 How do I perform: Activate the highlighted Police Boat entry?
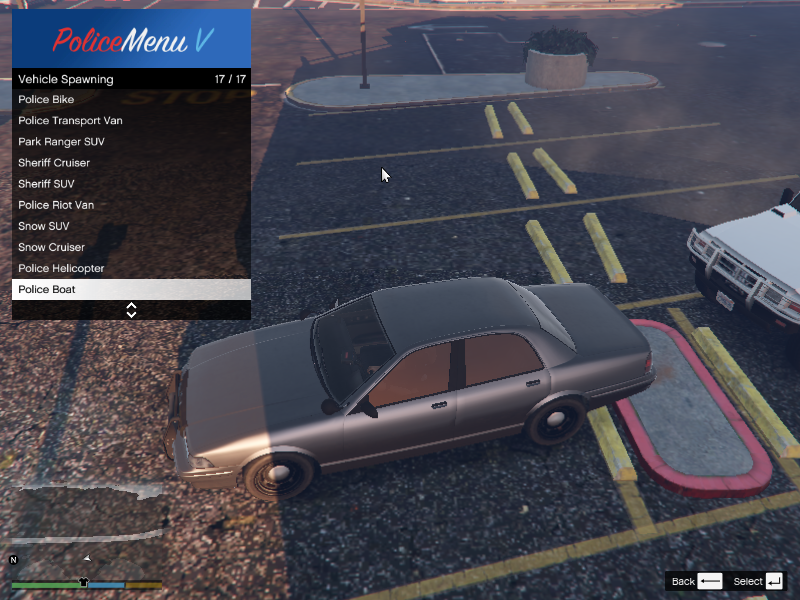point(130,290)
